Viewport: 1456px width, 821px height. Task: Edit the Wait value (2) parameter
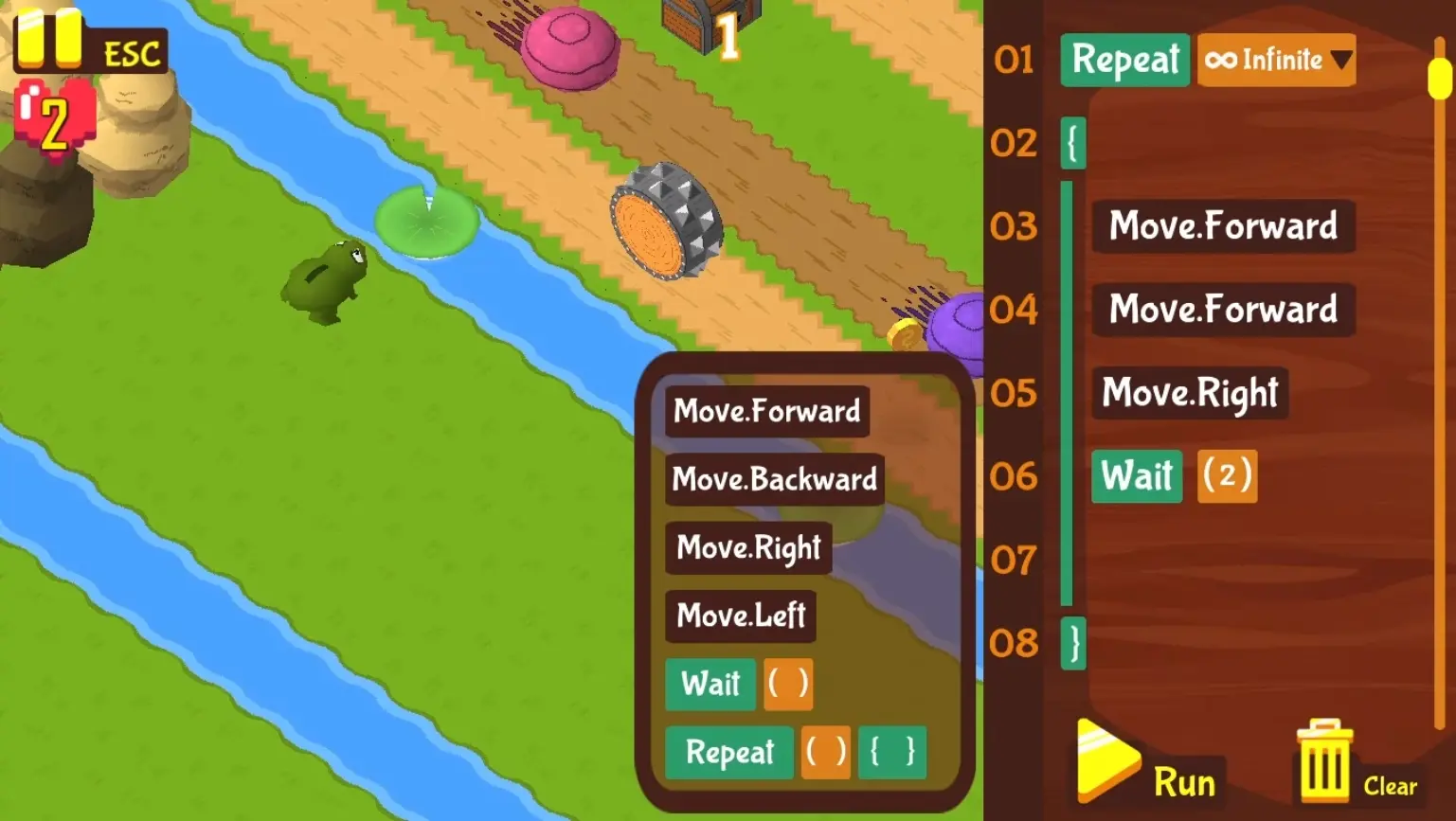(x=1227, y=475)
